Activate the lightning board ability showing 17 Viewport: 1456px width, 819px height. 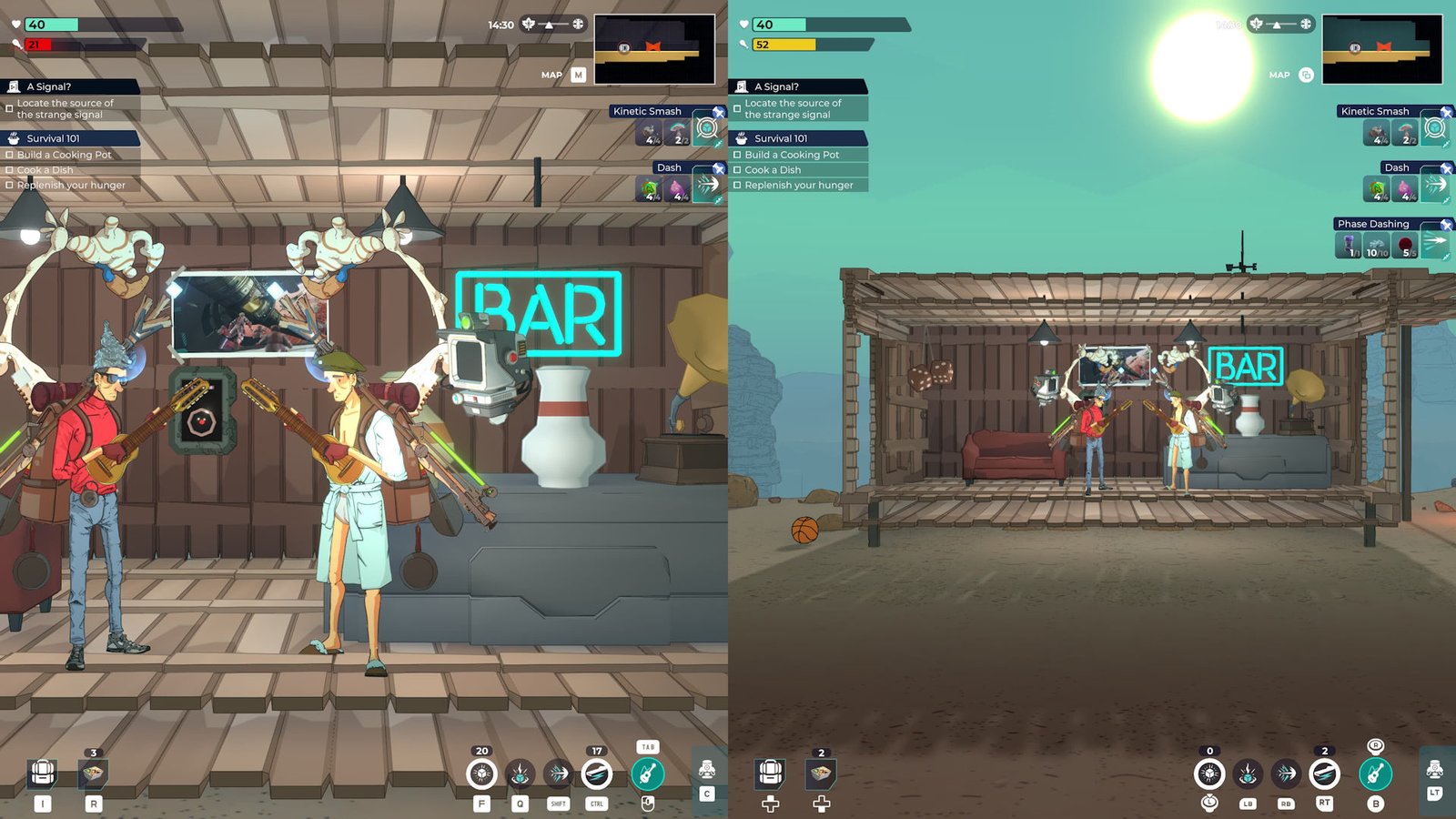pyautogui.click(x=596, y=773)
